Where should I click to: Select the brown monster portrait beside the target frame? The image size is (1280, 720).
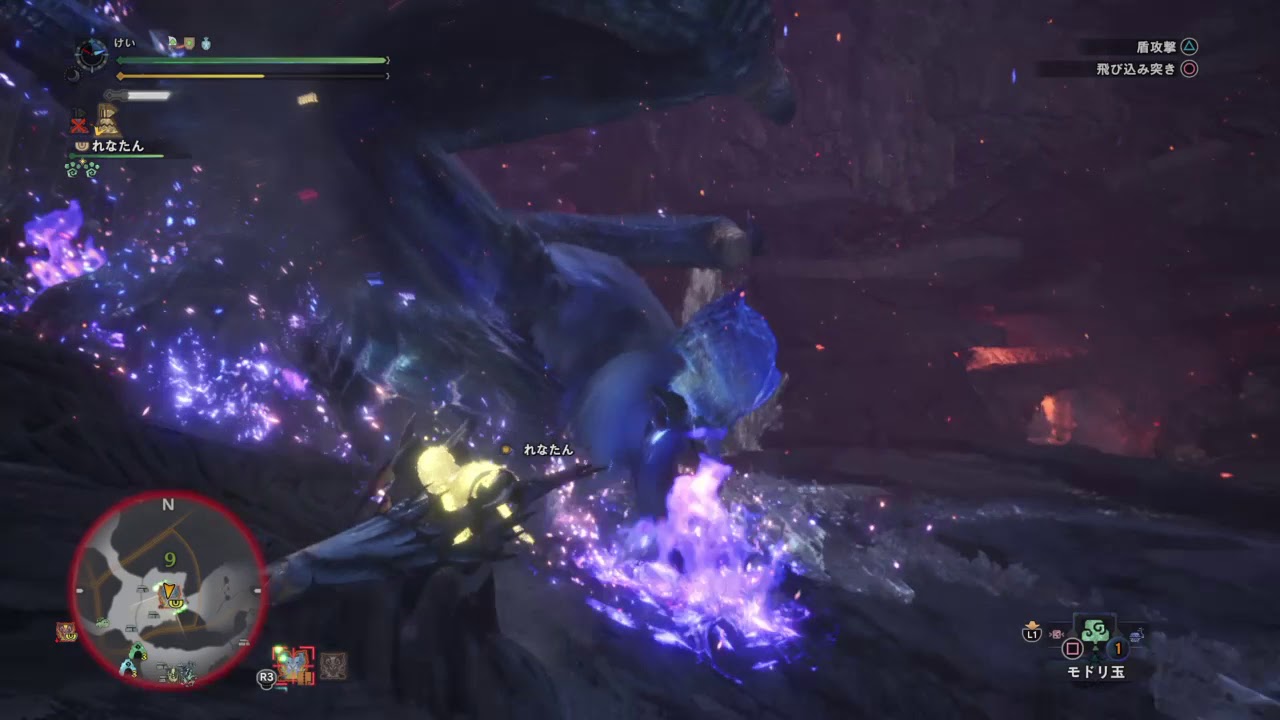(332, 667)
